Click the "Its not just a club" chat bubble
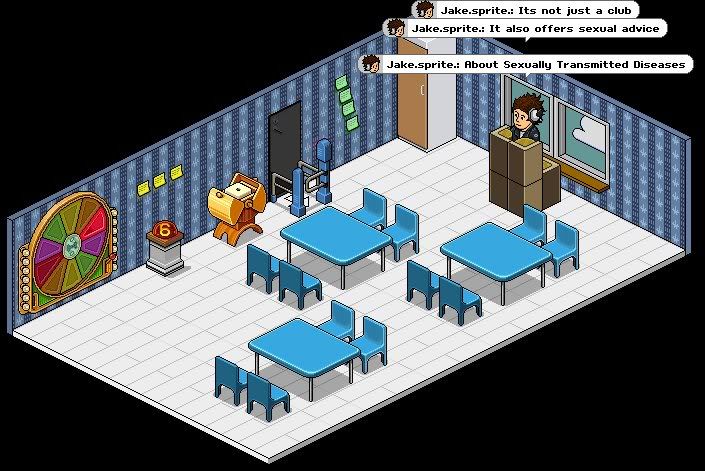Image resolution: width=705 pixels, height=471 pixels. pos(524,10)
